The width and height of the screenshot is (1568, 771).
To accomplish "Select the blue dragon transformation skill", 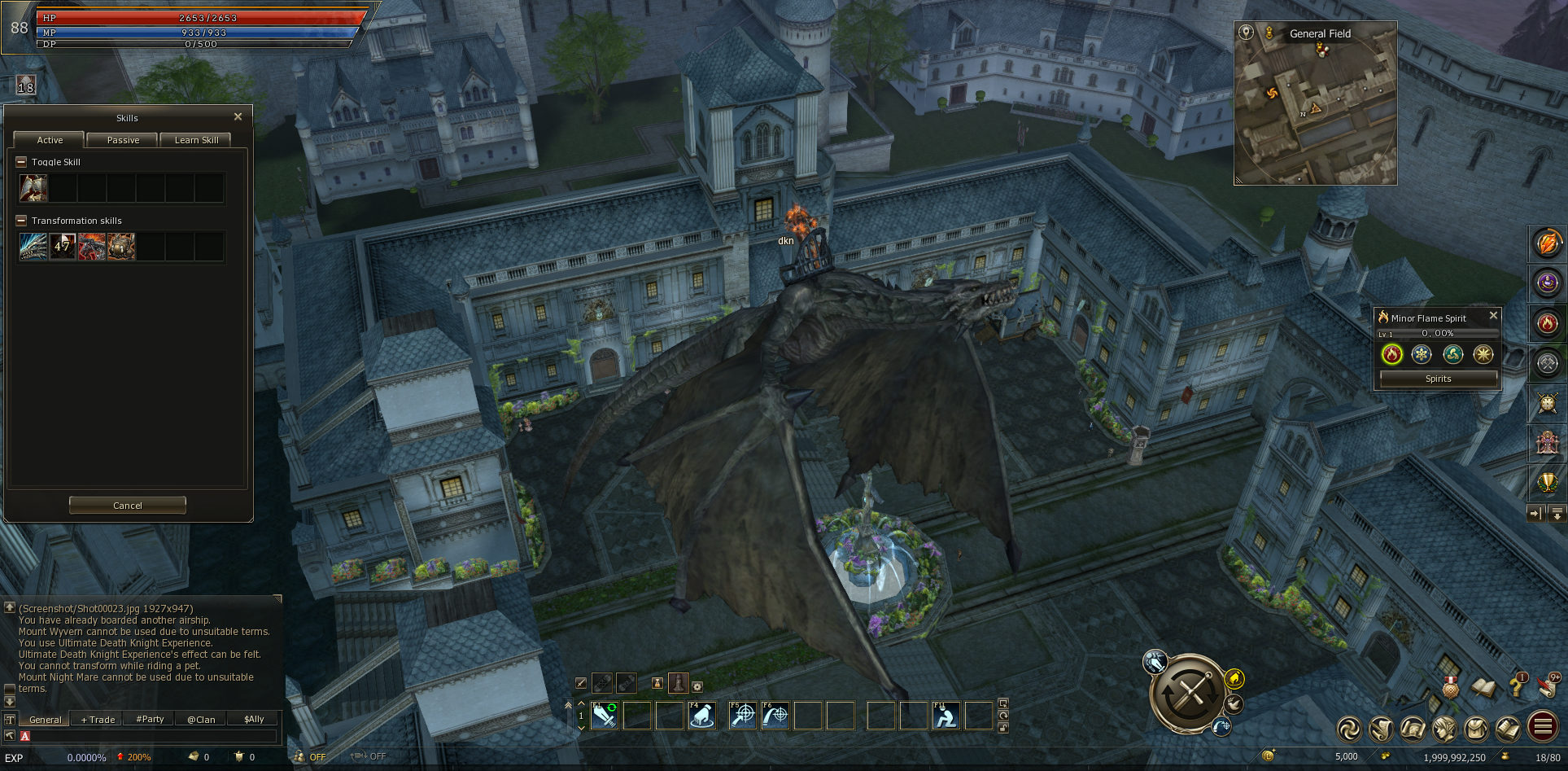I will coord(33,247).
